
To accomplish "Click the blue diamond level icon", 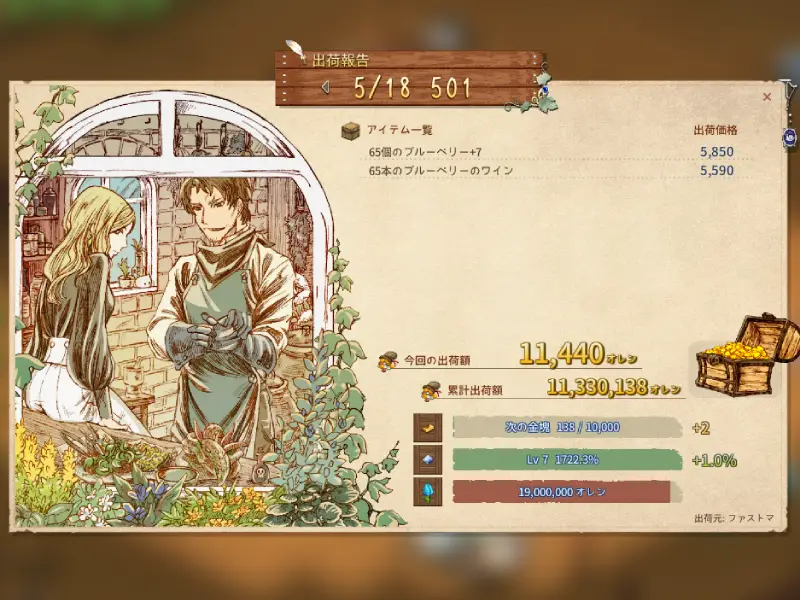I will tap(427, 460).
